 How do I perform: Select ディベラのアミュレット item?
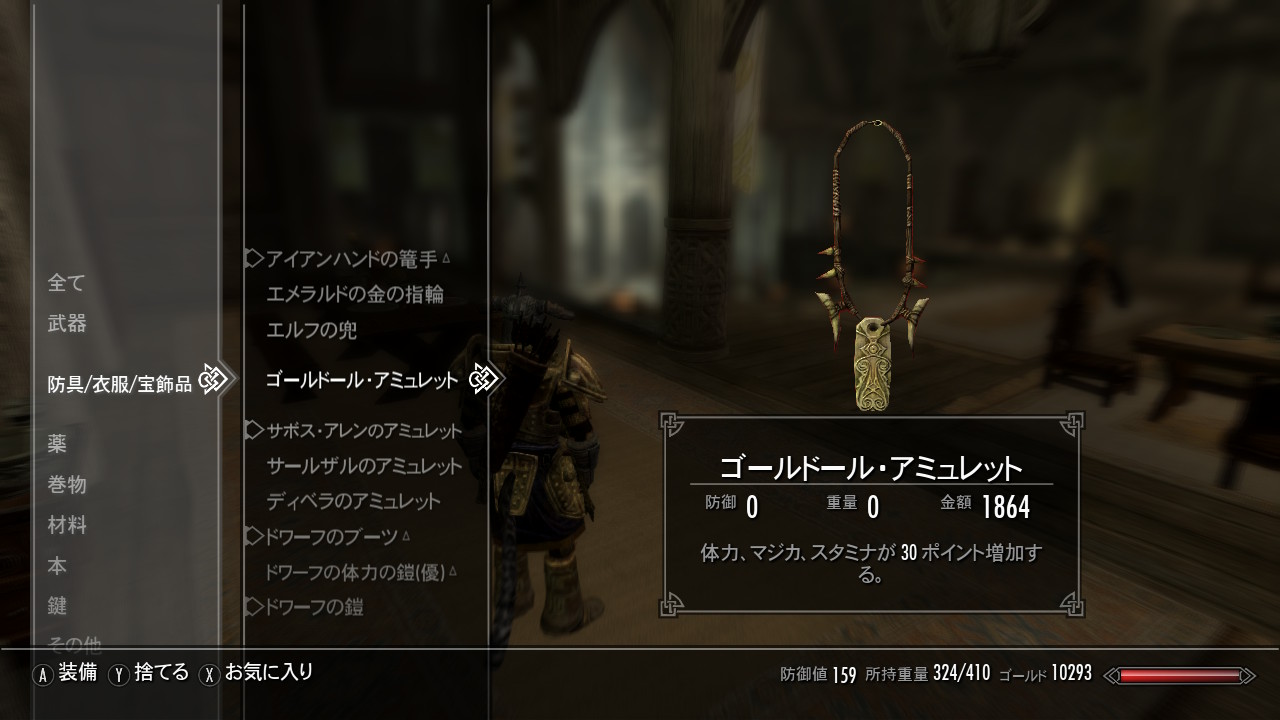(x=354, y=501)
